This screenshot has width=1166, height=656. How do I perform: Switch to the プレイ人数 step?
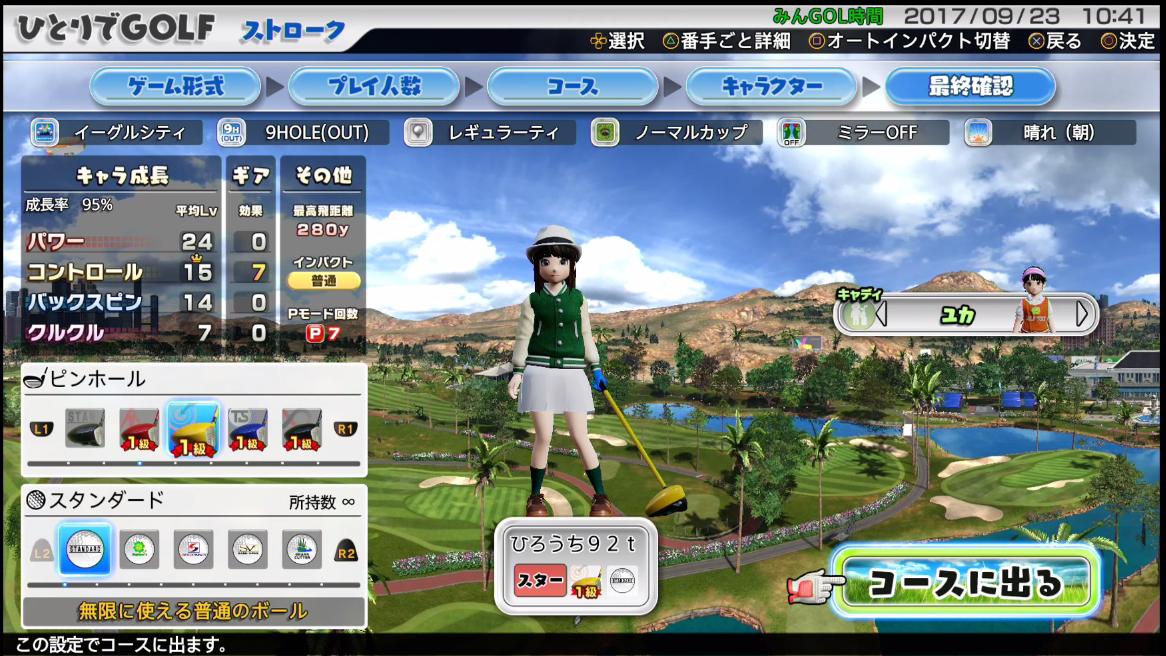click(374, 87)
